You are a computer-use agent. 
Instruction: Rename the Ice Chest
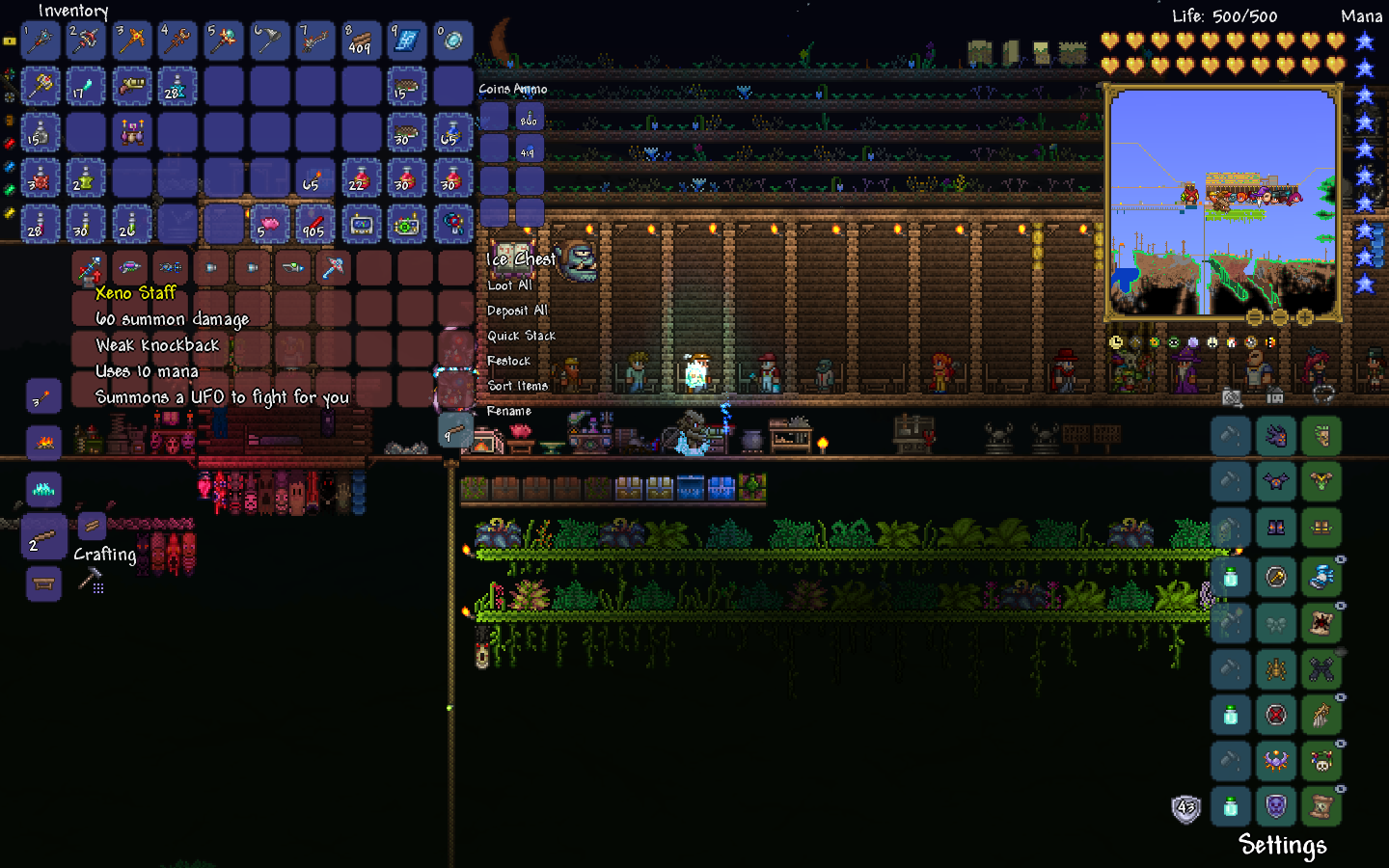[508, 411]
